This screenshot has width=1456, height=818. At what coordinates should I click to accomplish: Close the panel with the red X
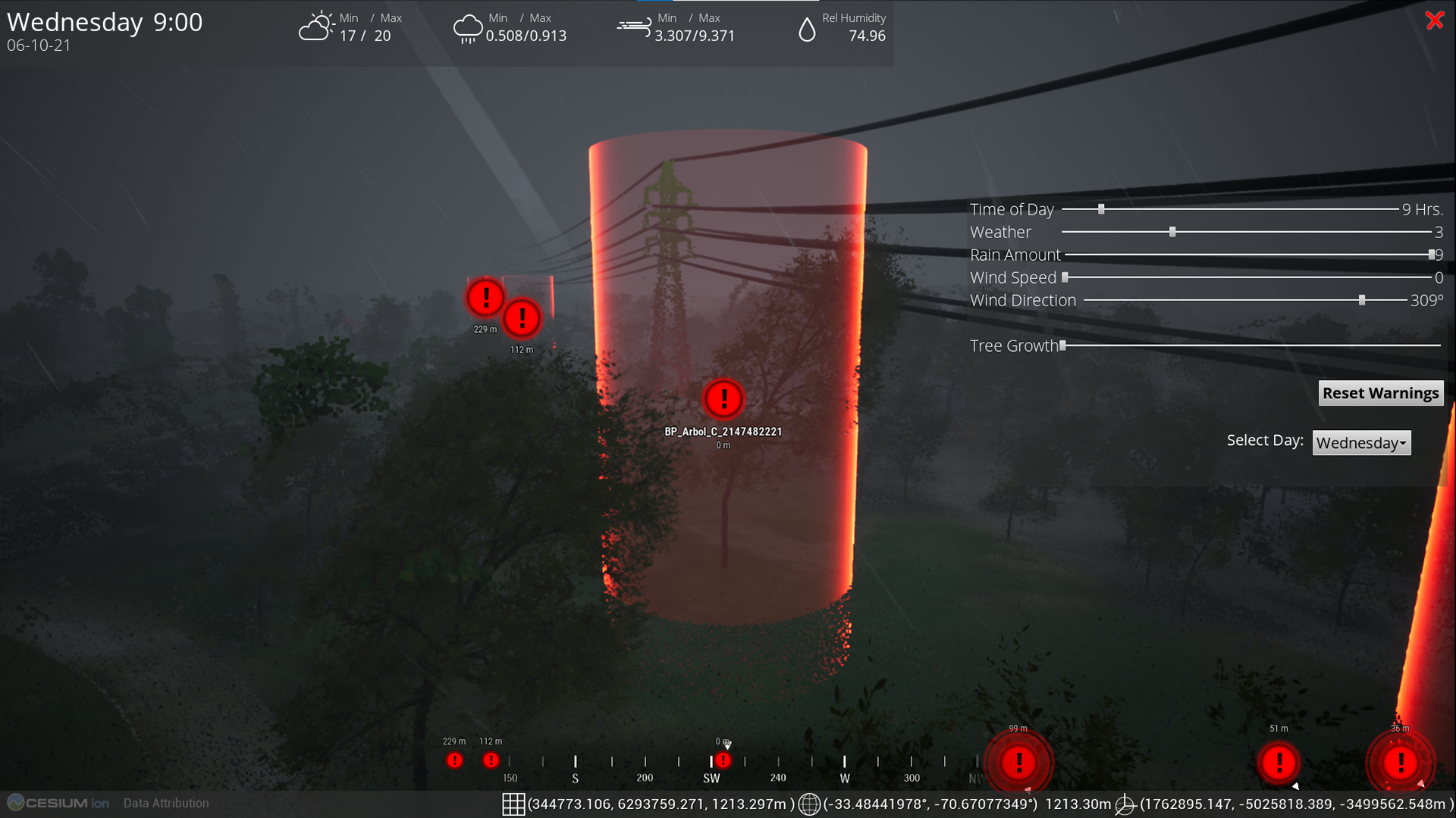[1434, 20]
